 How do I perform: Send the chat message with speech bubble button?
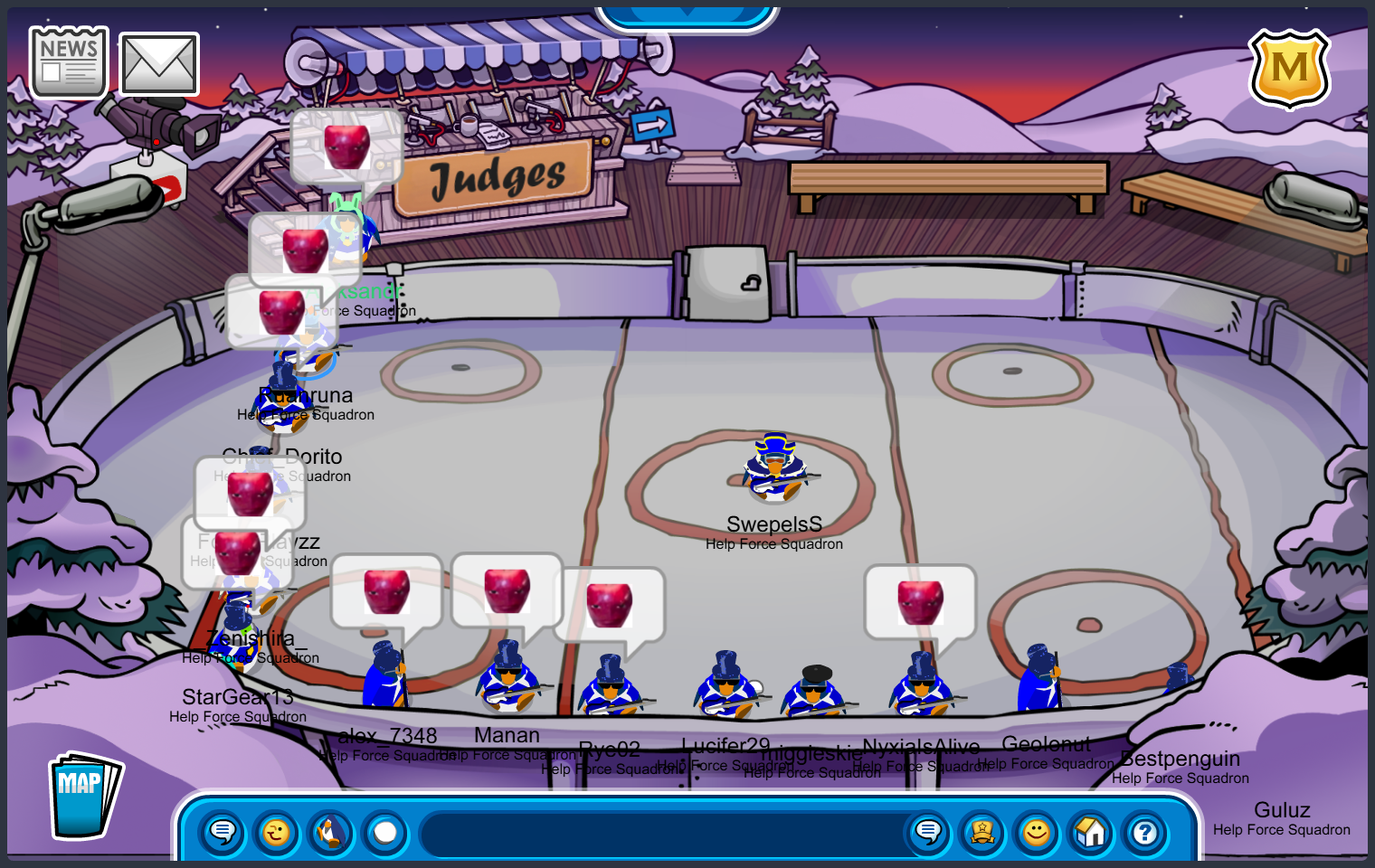coord(928,833)
